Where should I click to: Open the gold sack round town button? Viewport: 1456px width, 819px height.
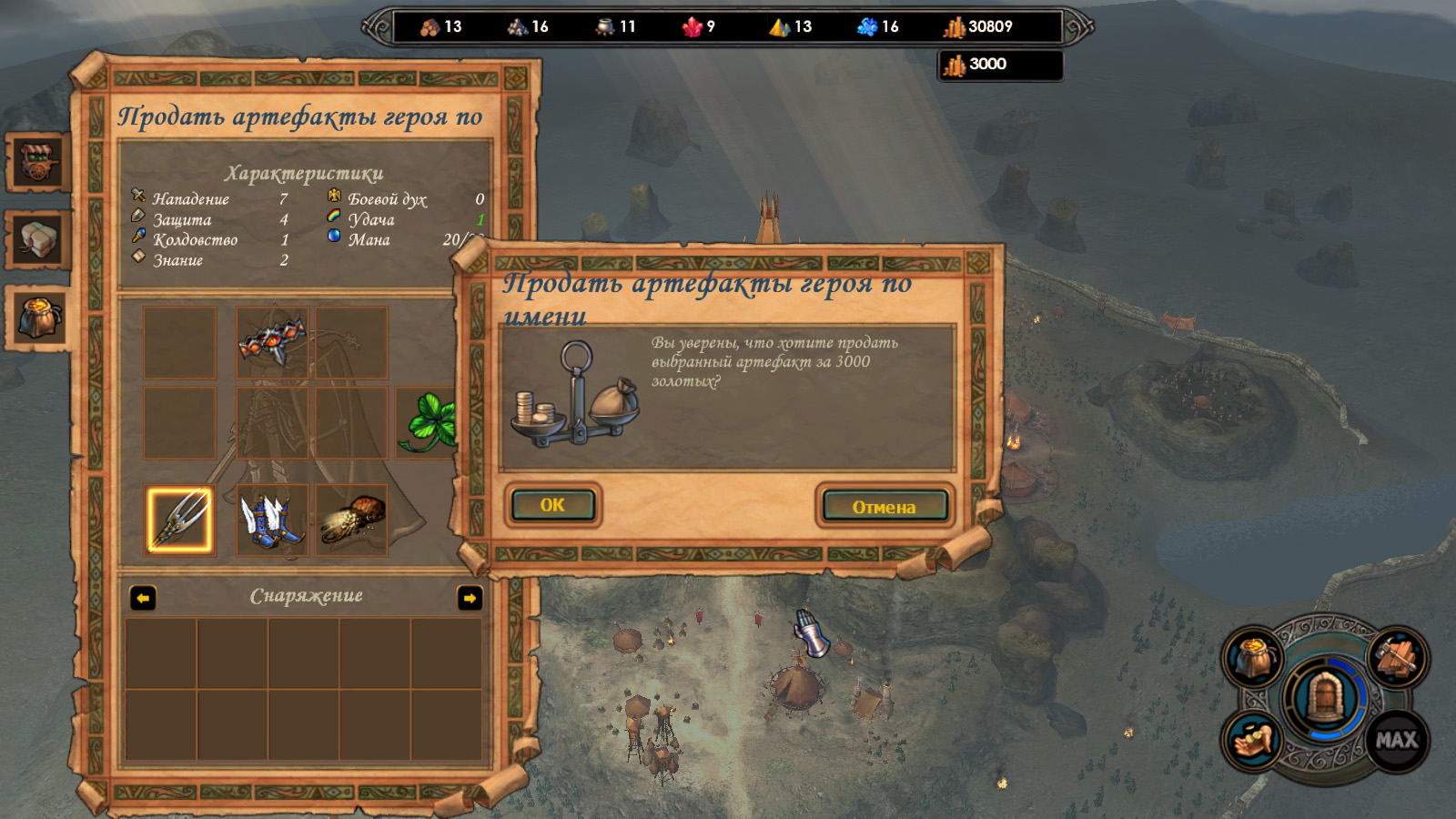coord(1253,657)
